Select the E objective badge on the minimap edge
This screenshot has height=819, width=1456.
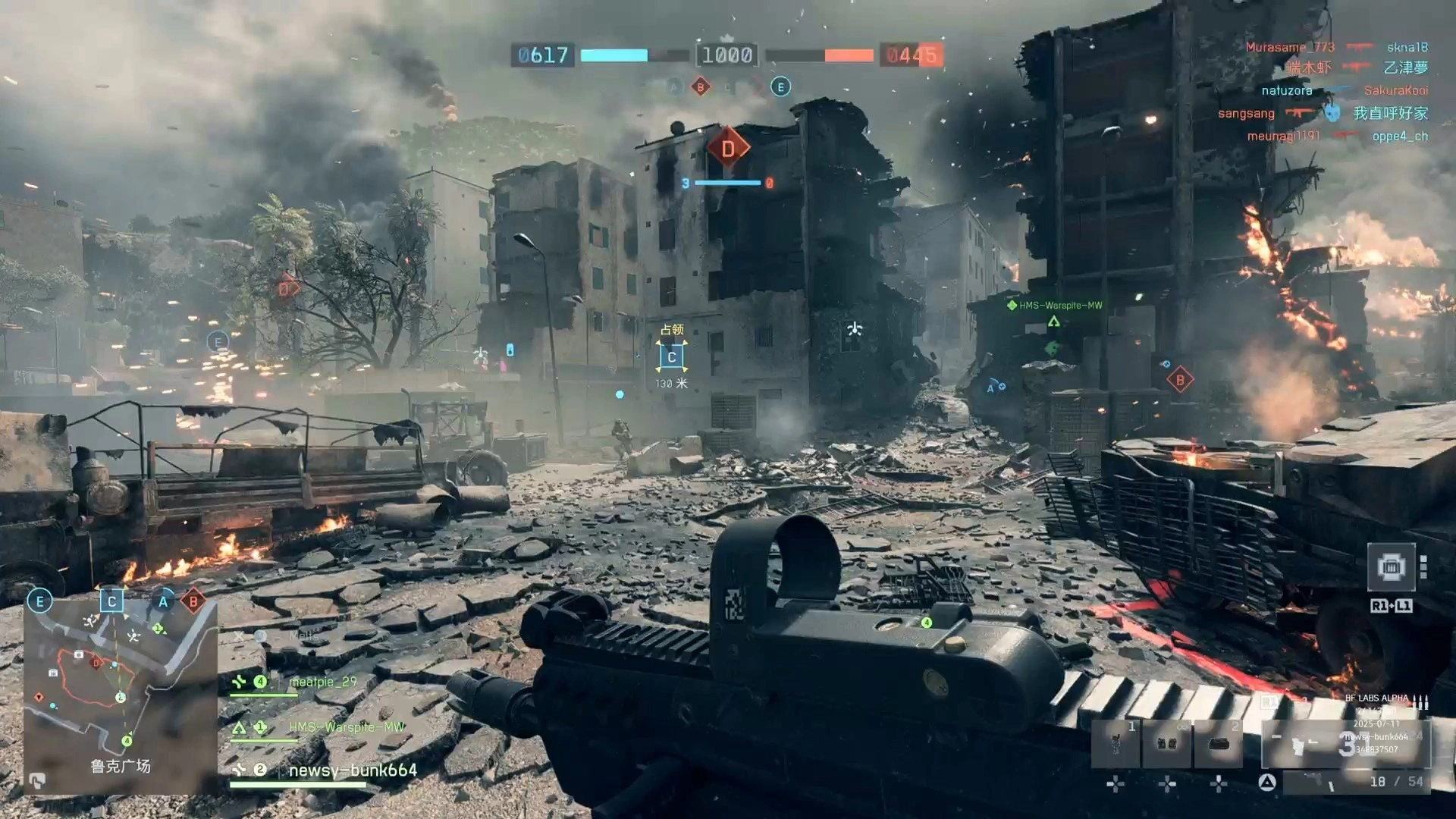coord(39,602)
